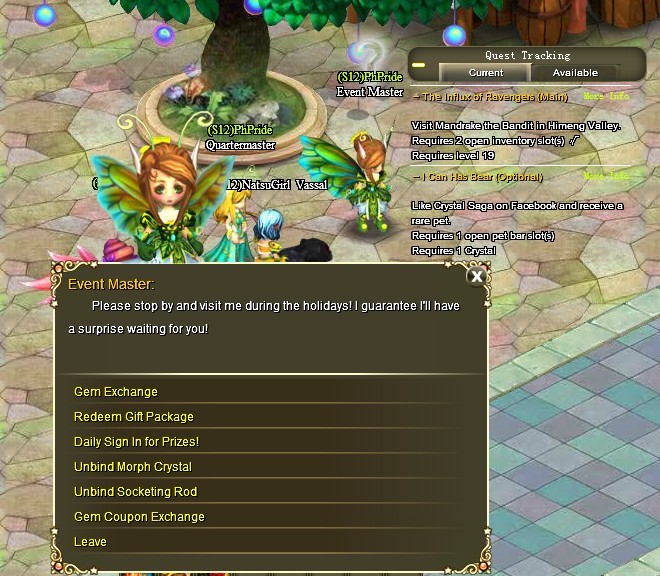The width and height of the screenshot is (660, 576).
Task: Open the Gem Coupon Exchange
Action: [139, 517]
